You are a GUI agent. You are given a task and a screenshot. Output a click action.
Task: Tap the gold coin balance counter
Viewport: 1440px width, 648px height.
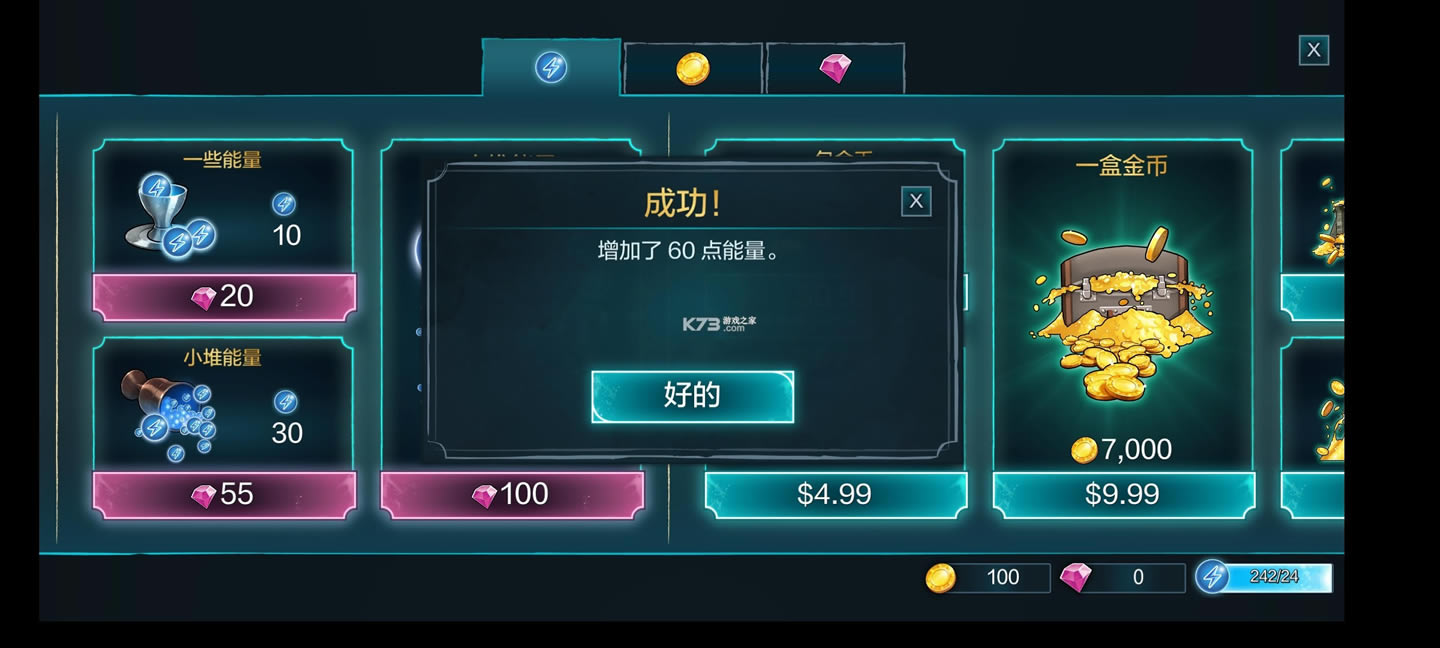point(987,578)
